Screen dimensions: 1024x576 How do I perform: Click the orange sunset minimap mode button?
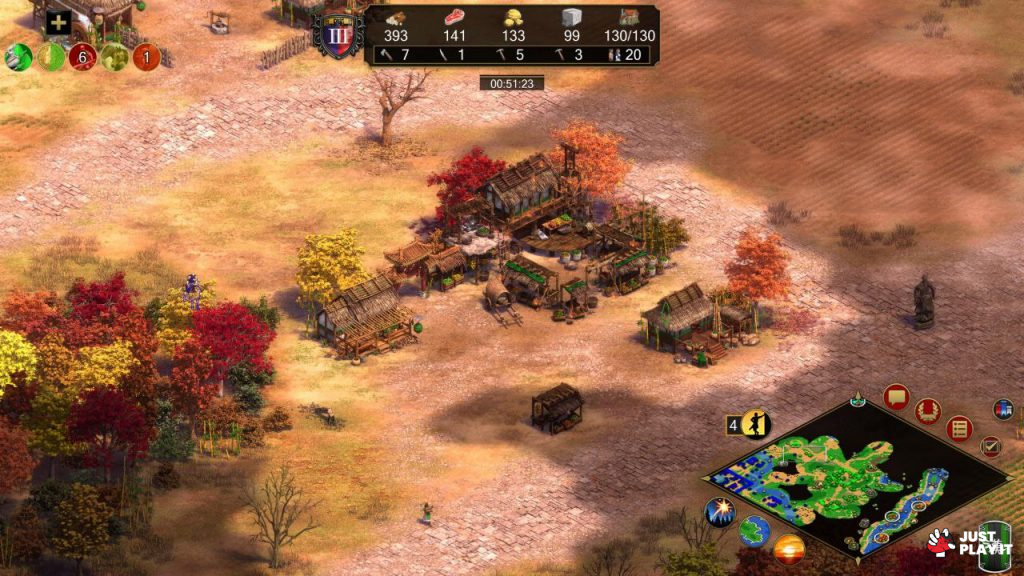pos(789,548)
